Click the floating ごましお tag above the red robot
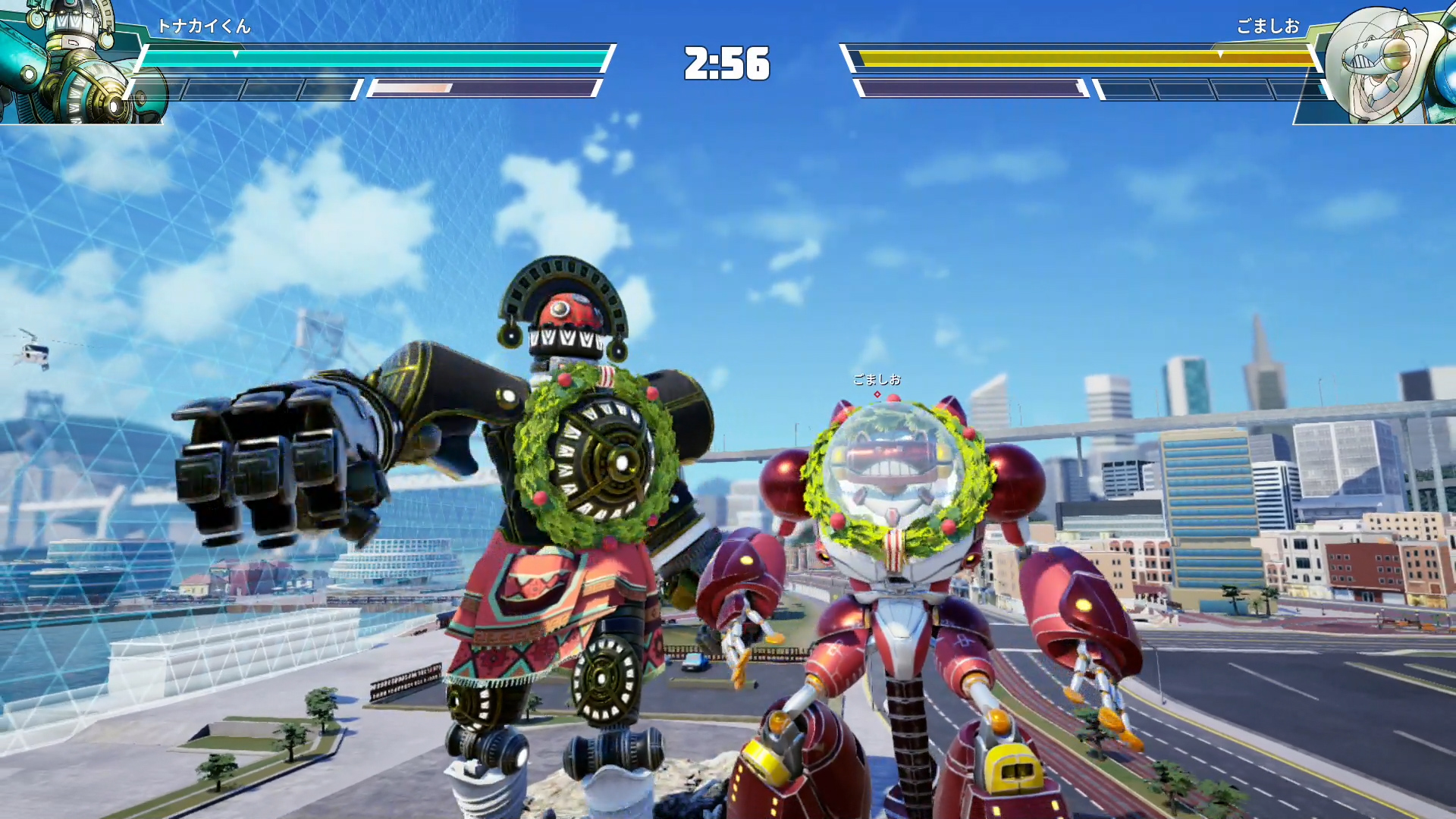1456x819 pixels. click(x=877, y=379)
